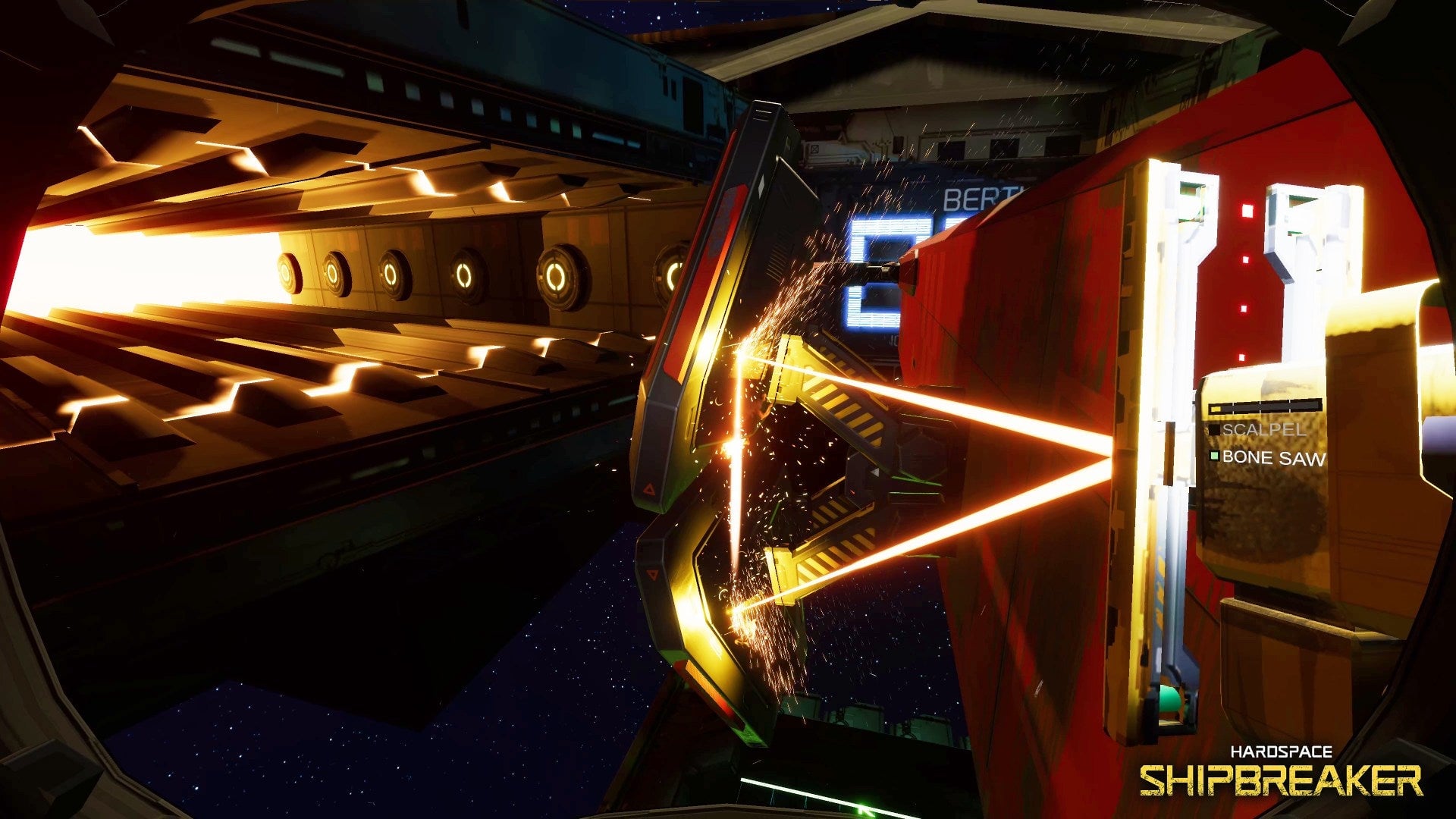
Task: Click the crossed-box stencil on the hull
Action: click(x=814, y=149)
